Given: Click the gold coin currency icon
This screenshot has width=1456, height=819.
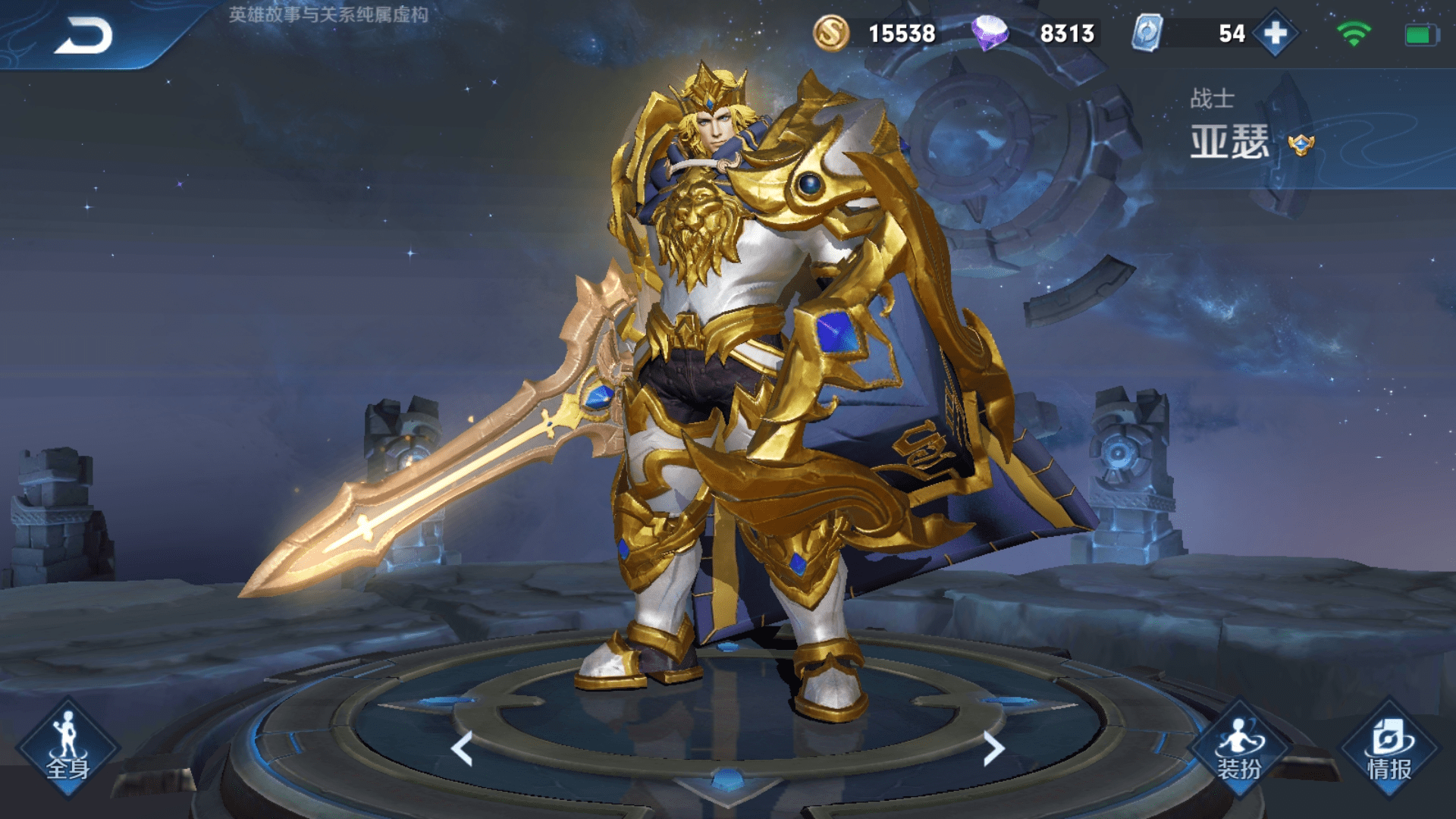Looking at the screenshot, I should (831, 33).
